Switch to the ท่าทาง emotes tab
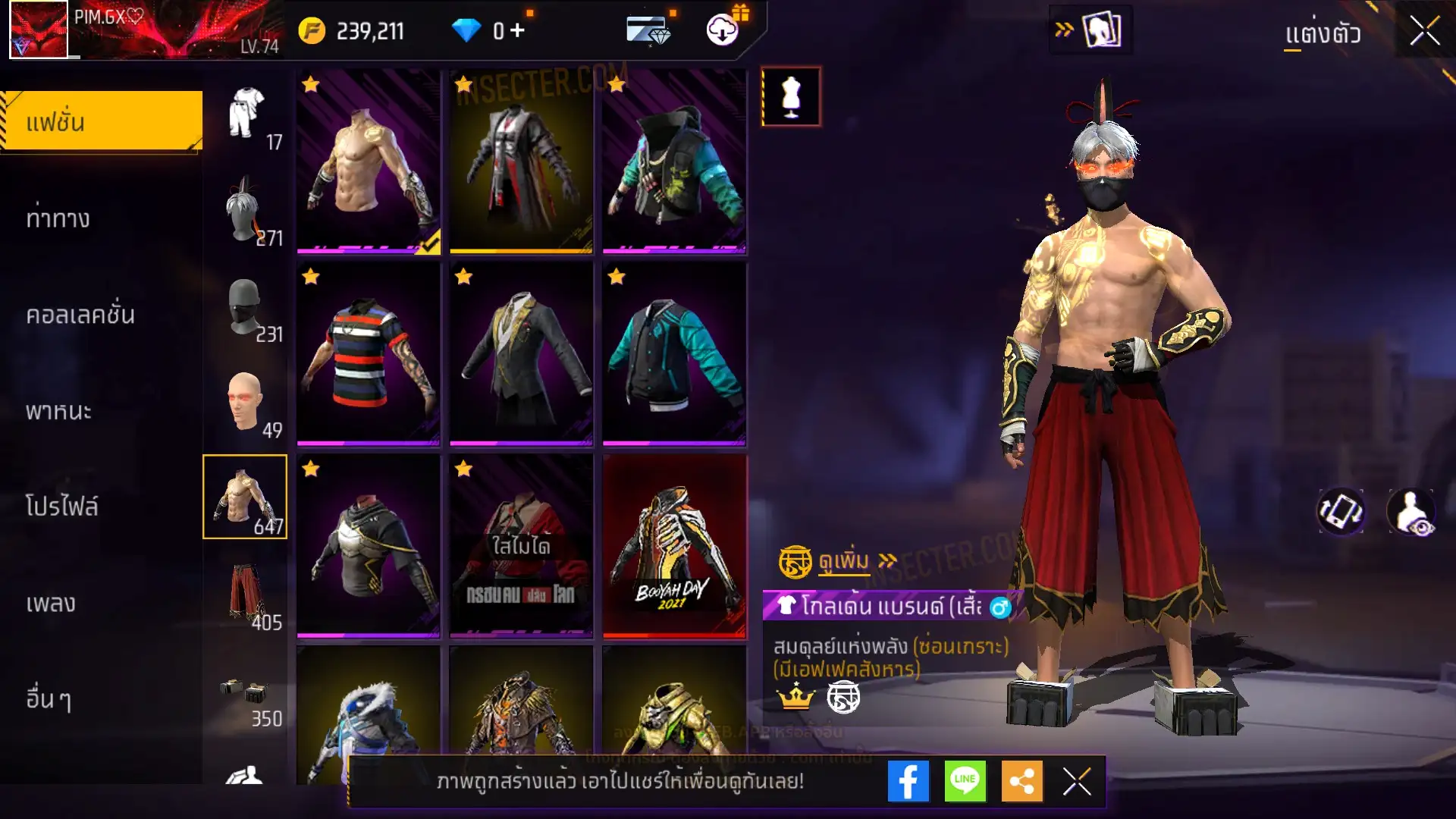This screenshot has height=819, width=1456. 58,218
